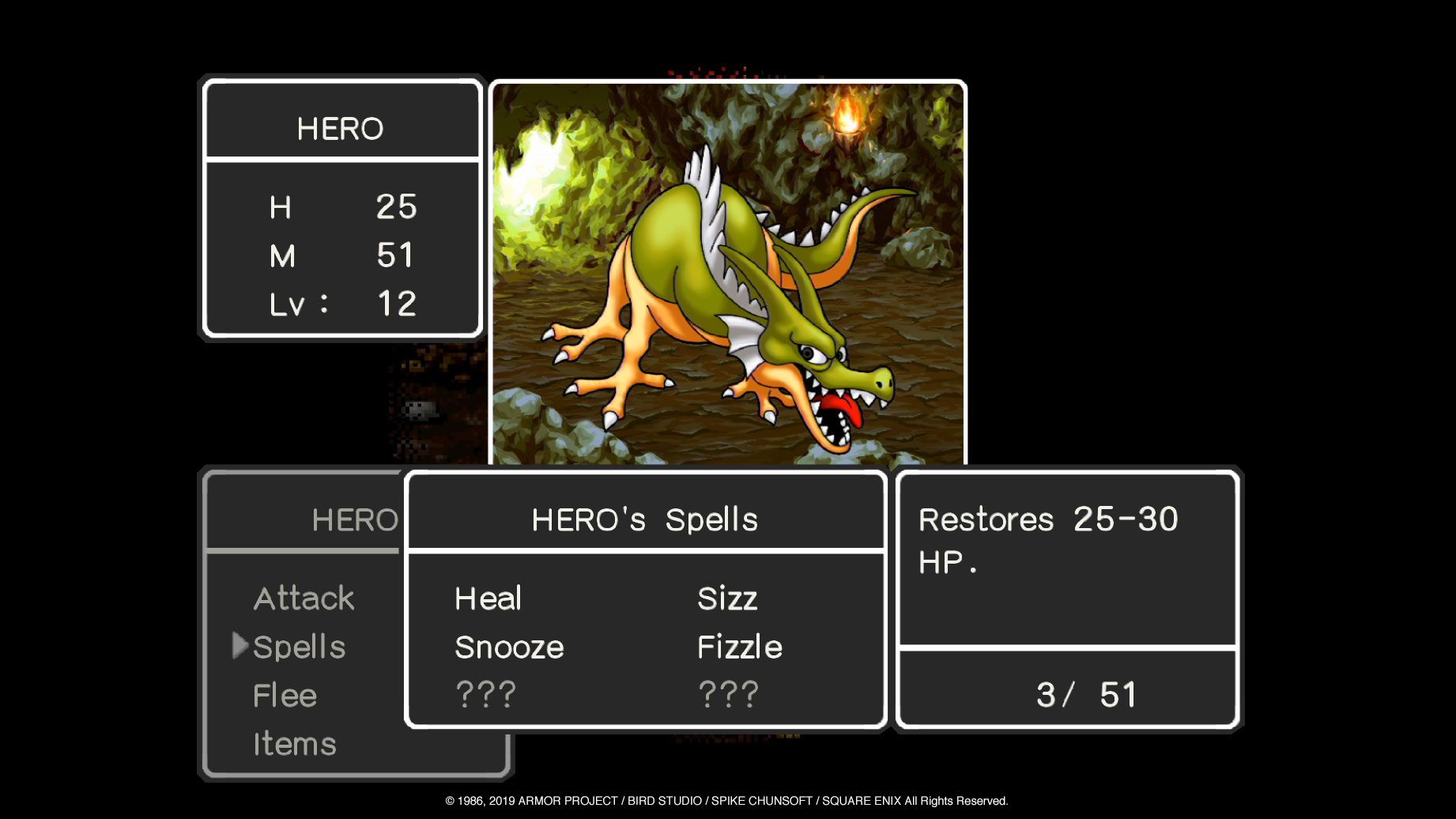The width and height of the screenshot is (1456, 819).
Task: Select the Attack command
Action: pos(304,598)
